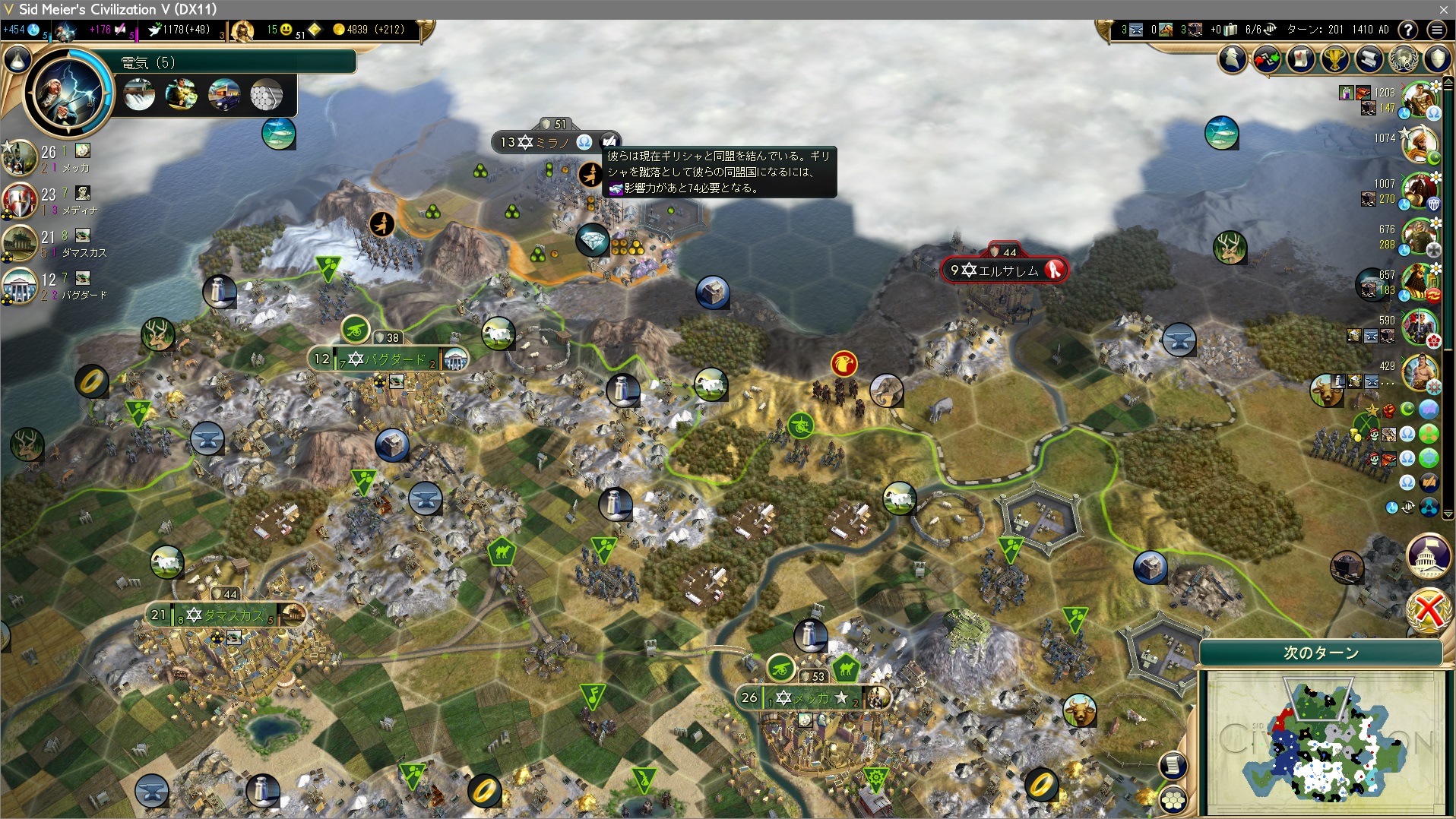1456x819 pixels.
Task: Open the electricity research portrait
Action: [69, 91]
